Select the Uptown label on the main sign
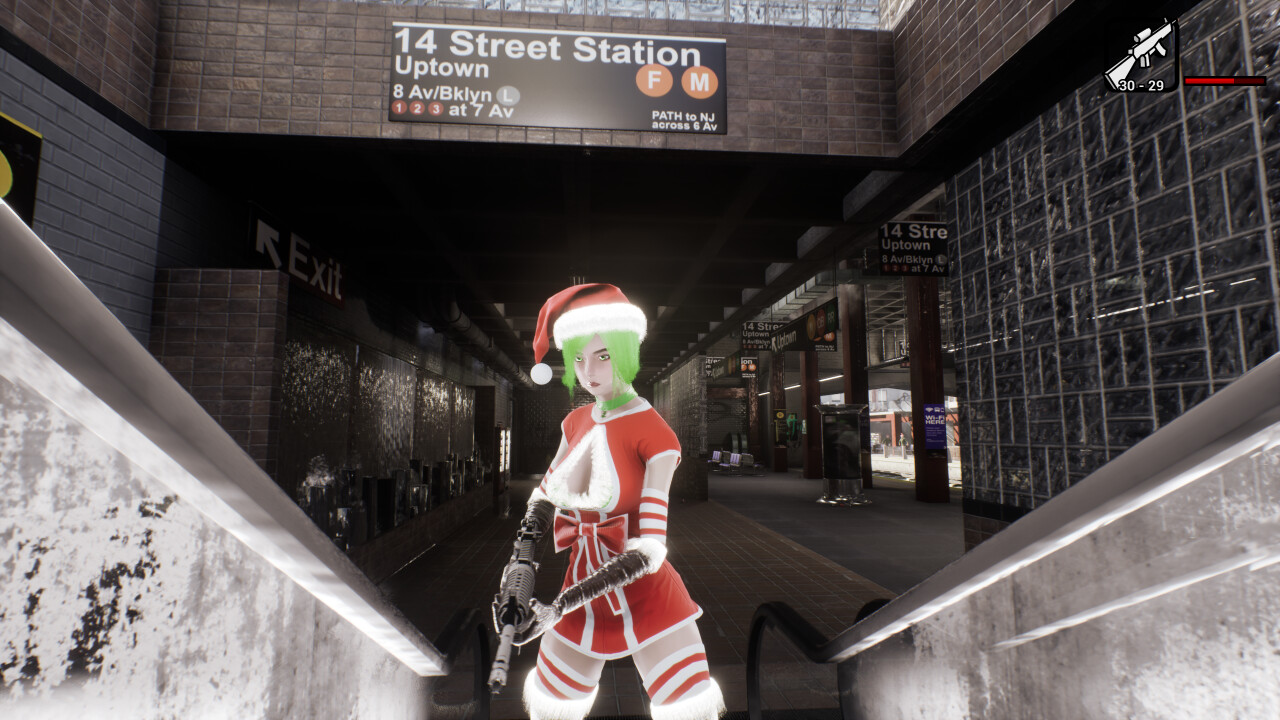The image size is (1280, 720). click(443, 66)
